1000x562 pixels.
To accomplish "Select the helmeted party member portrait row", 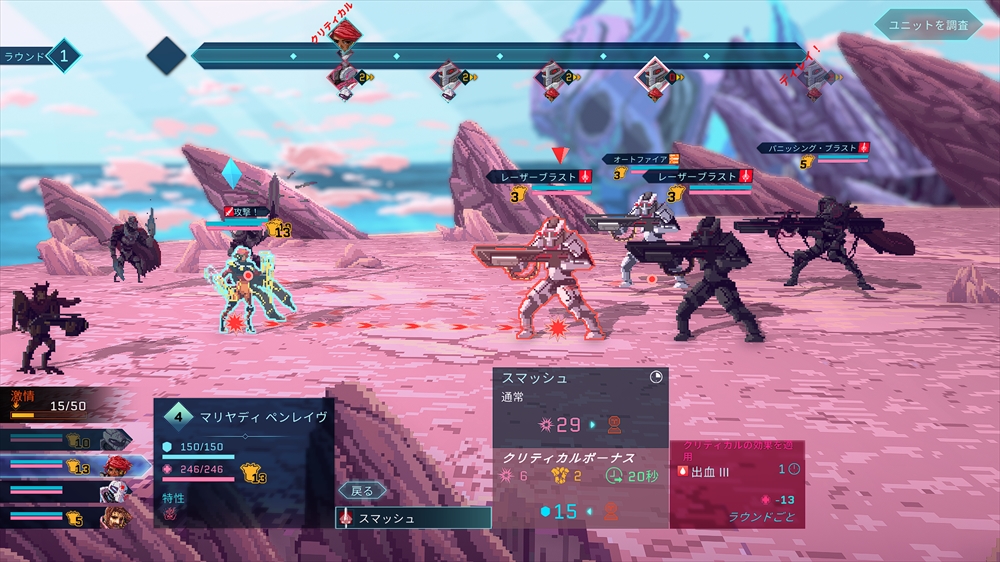I will 70,440.
